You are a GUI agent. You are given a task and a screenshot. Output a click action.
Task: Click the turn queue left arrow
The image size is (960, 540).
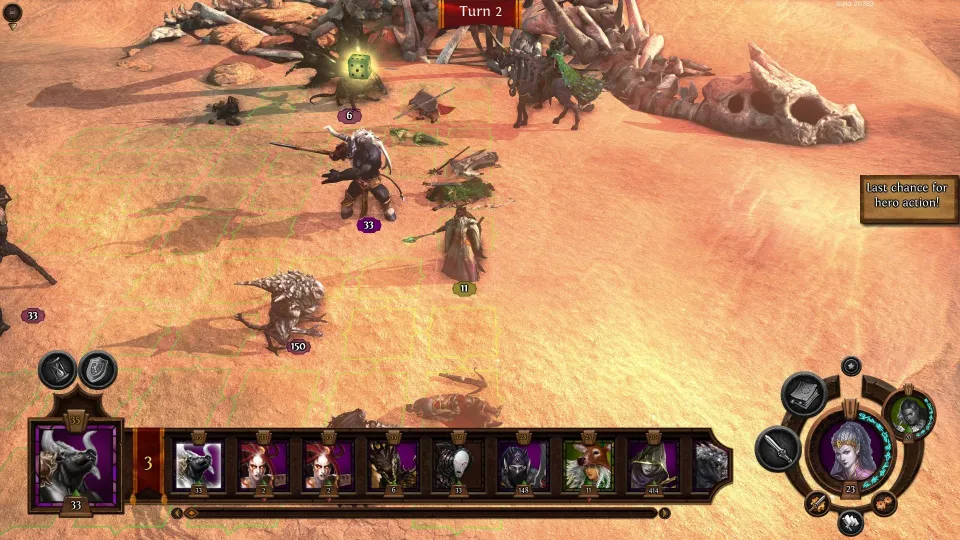click(x=177, y=513)
